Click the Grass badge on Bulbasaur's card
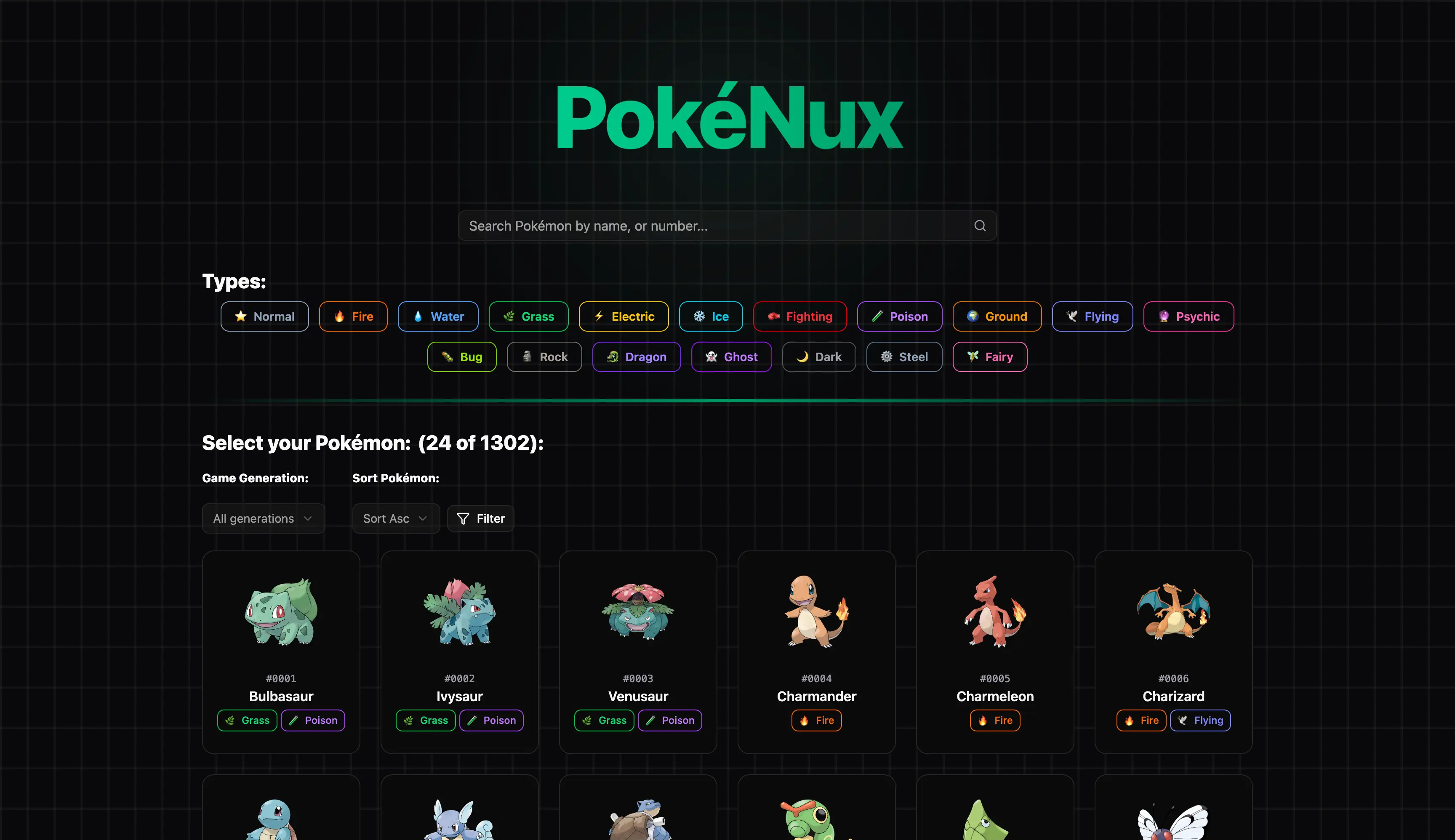 pos(247,720)
